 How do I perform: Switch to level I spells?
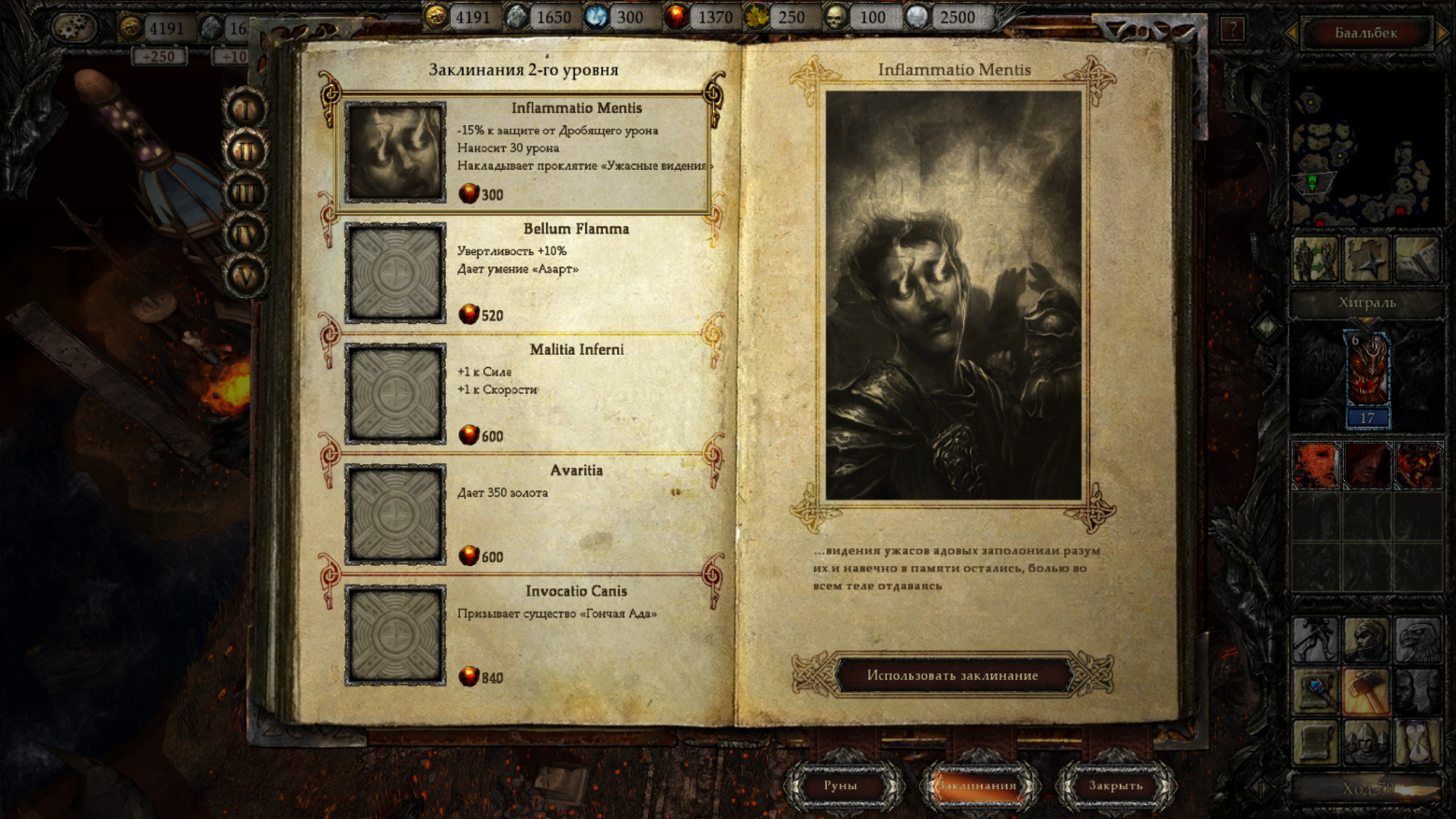click(x=245, y=109)
